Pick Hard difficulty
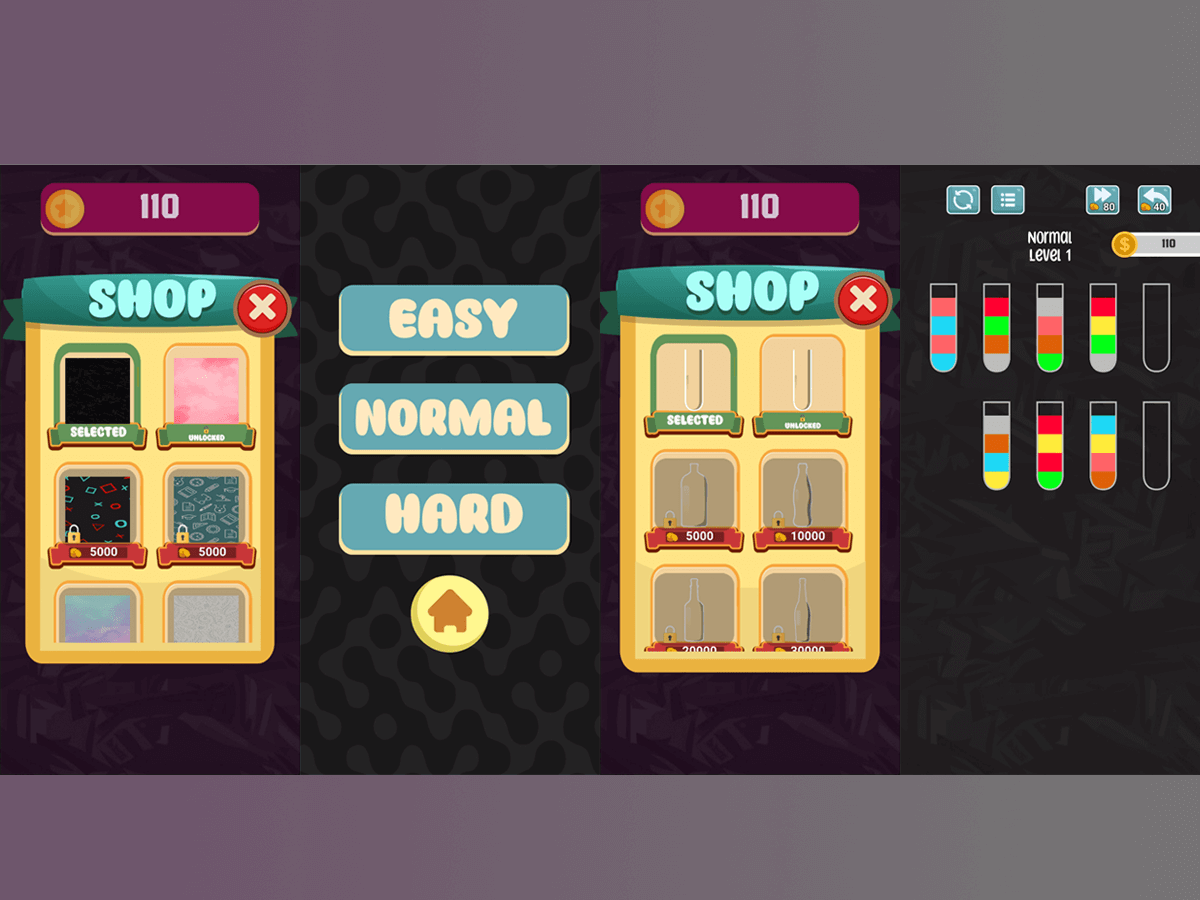 click(454, 516)
